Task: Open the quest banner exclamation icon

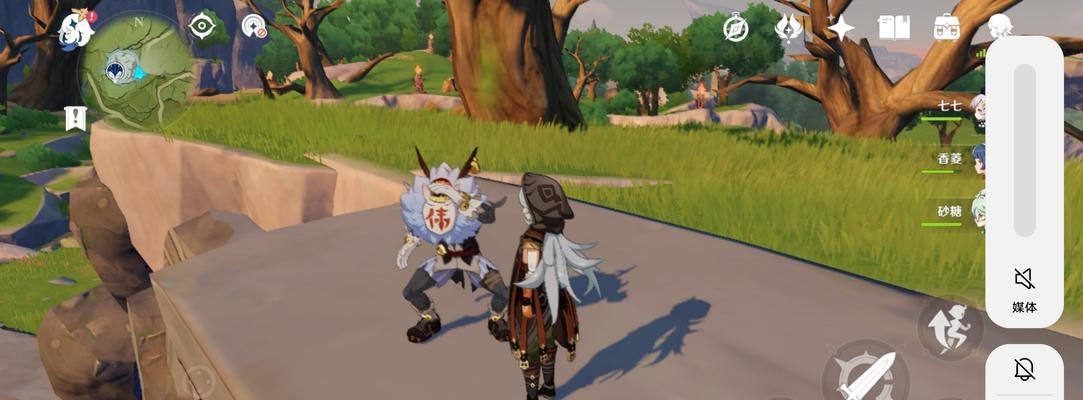Action: 75,118
